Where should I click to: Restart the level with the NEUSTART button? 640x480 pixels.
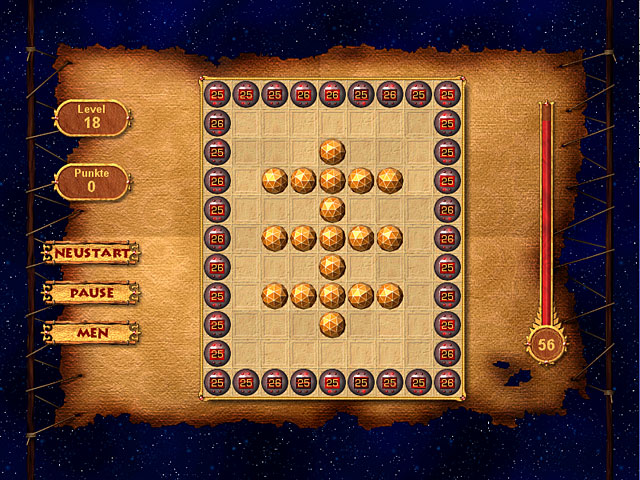click(x=91, y=253)
